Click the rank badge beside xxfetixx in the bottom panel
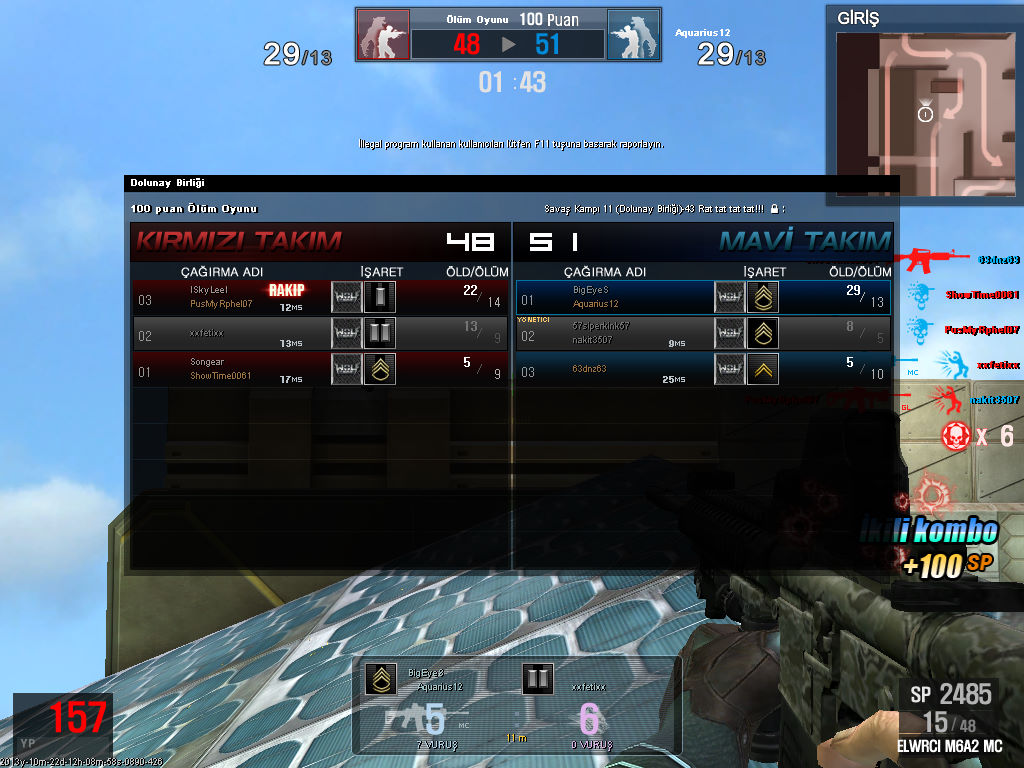This screenshot has height=768, width=1024. tap(538, 679)
